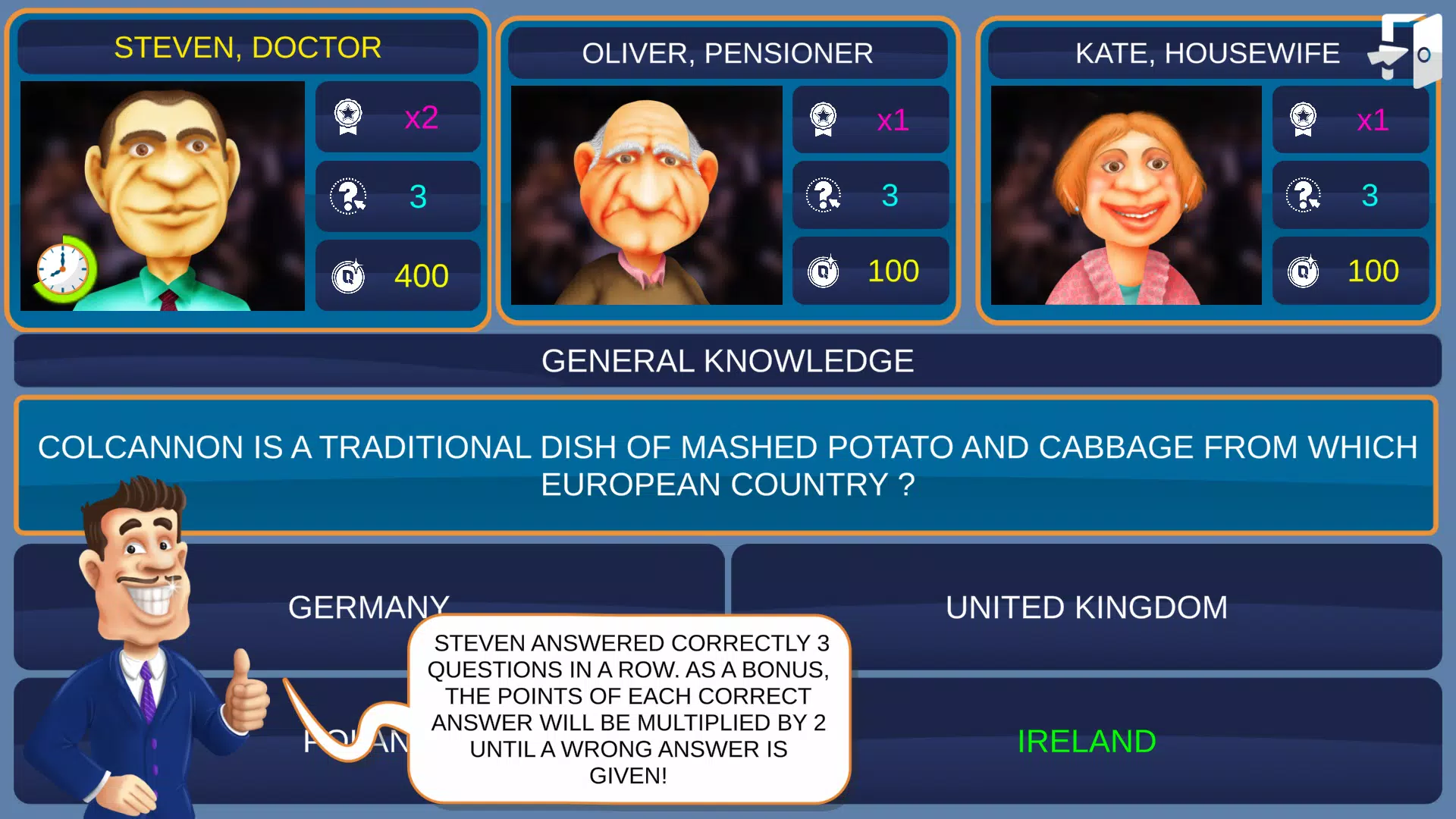Select the United Kingdom answer
The height and width of the screenshot is (819, 1456).
pos(1086,606)
